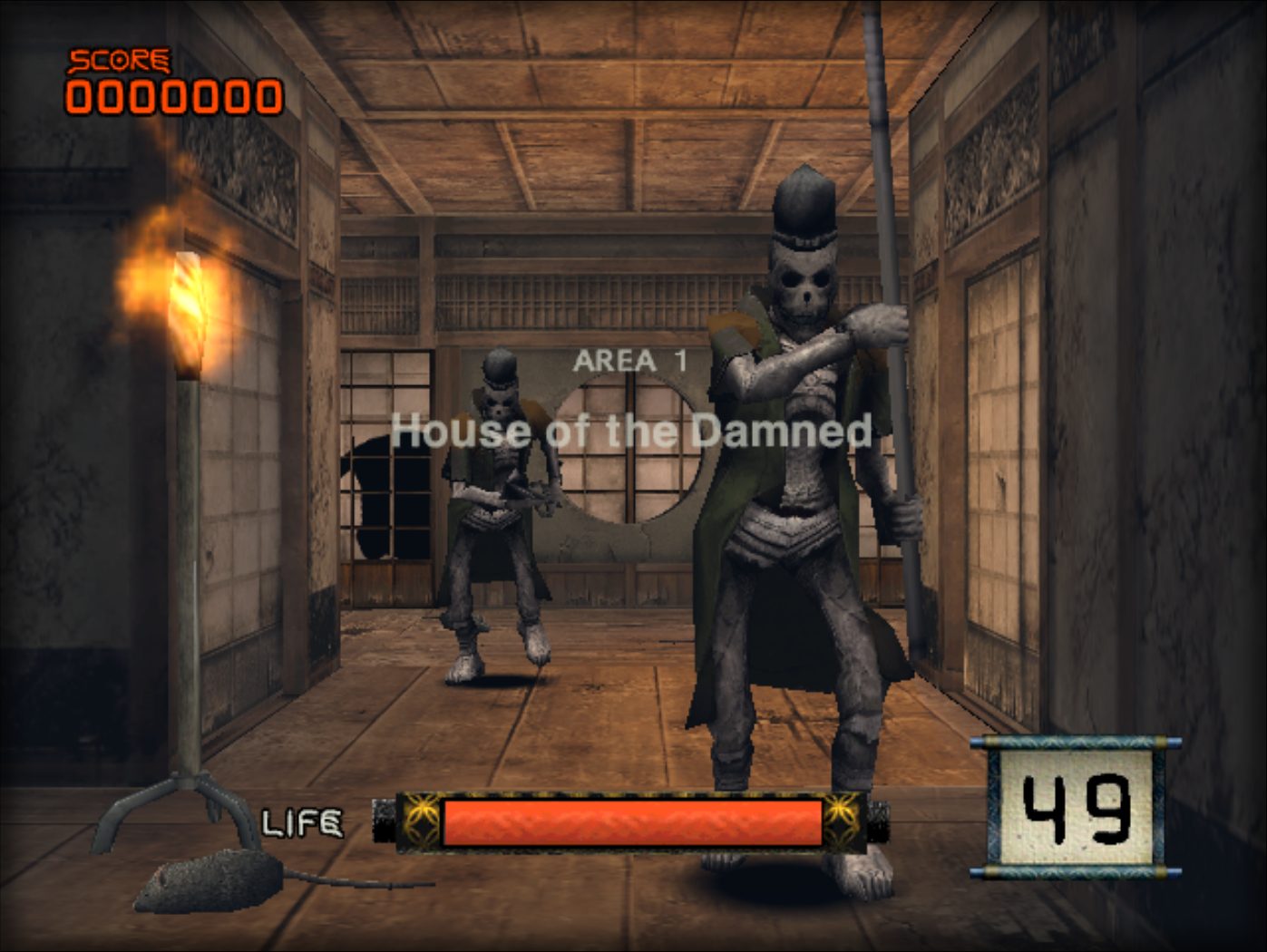
Task: Click the score counter reading 0000000
Action: (x=175, y=95)
